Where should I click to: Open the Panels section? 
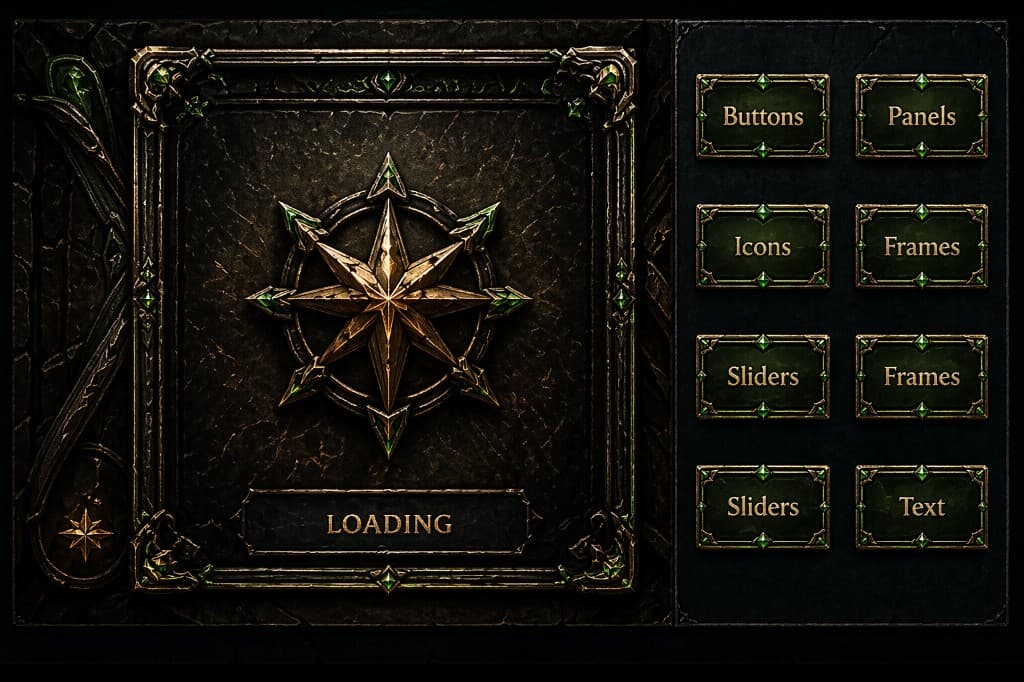[x=921, y=116]
